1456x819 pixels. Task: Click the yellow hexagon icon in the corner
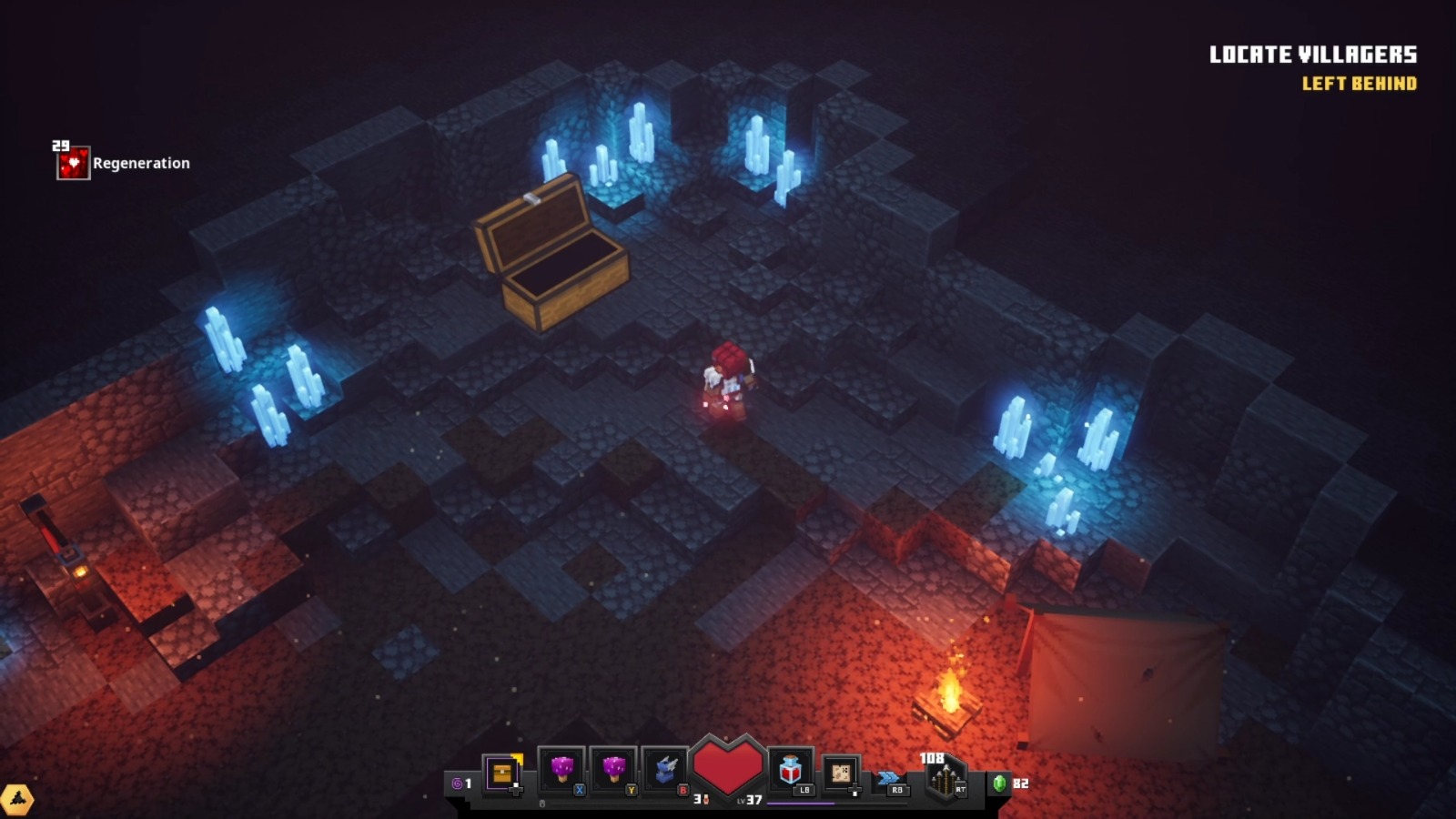point(16,800)
